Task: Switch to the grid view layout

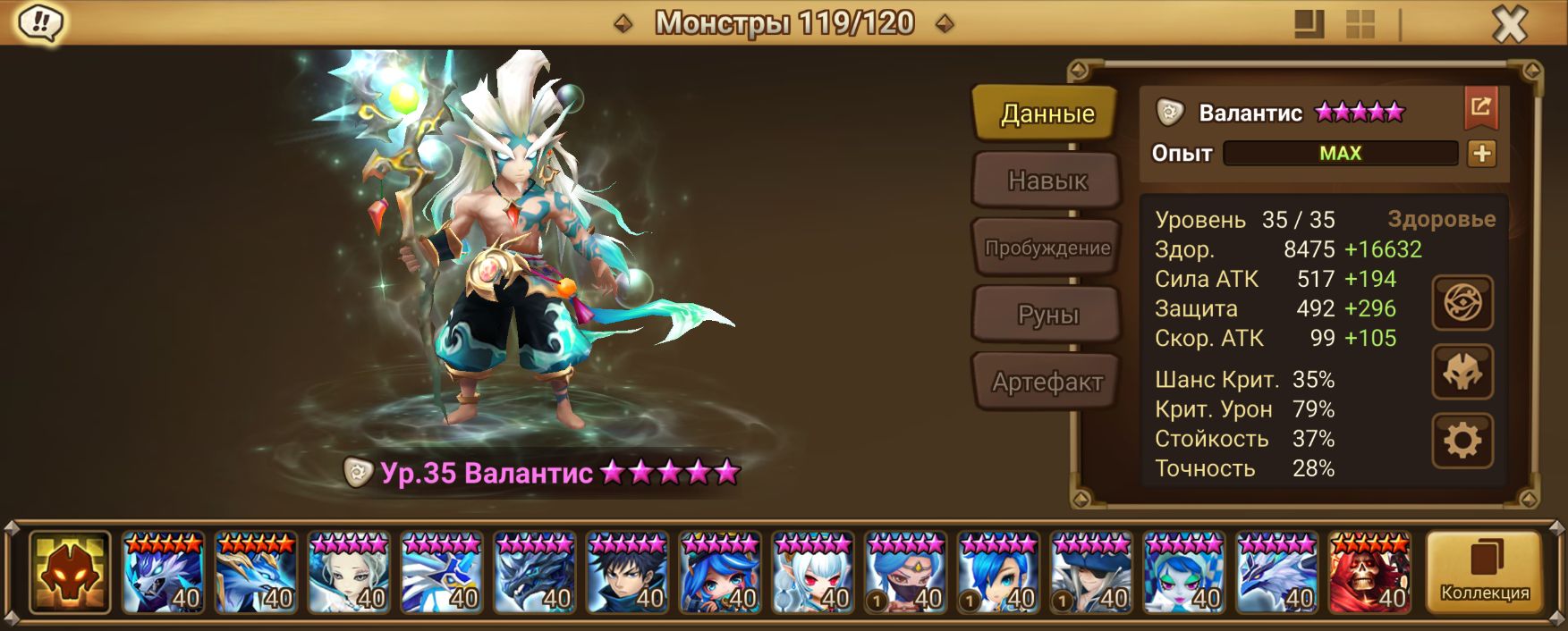Action: pos(1360,24)
